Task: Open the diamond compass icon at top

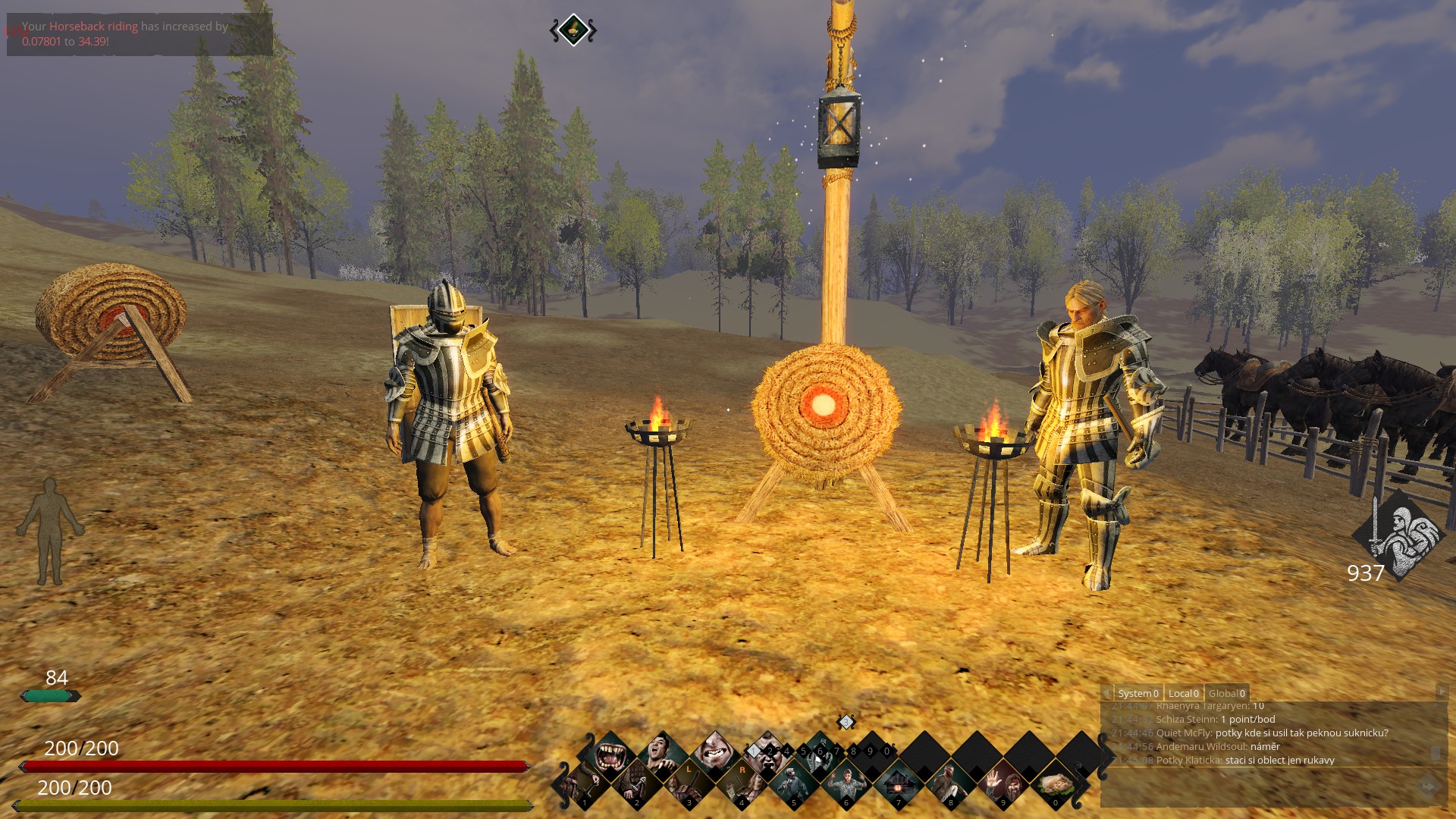Action: pos(573,30)
